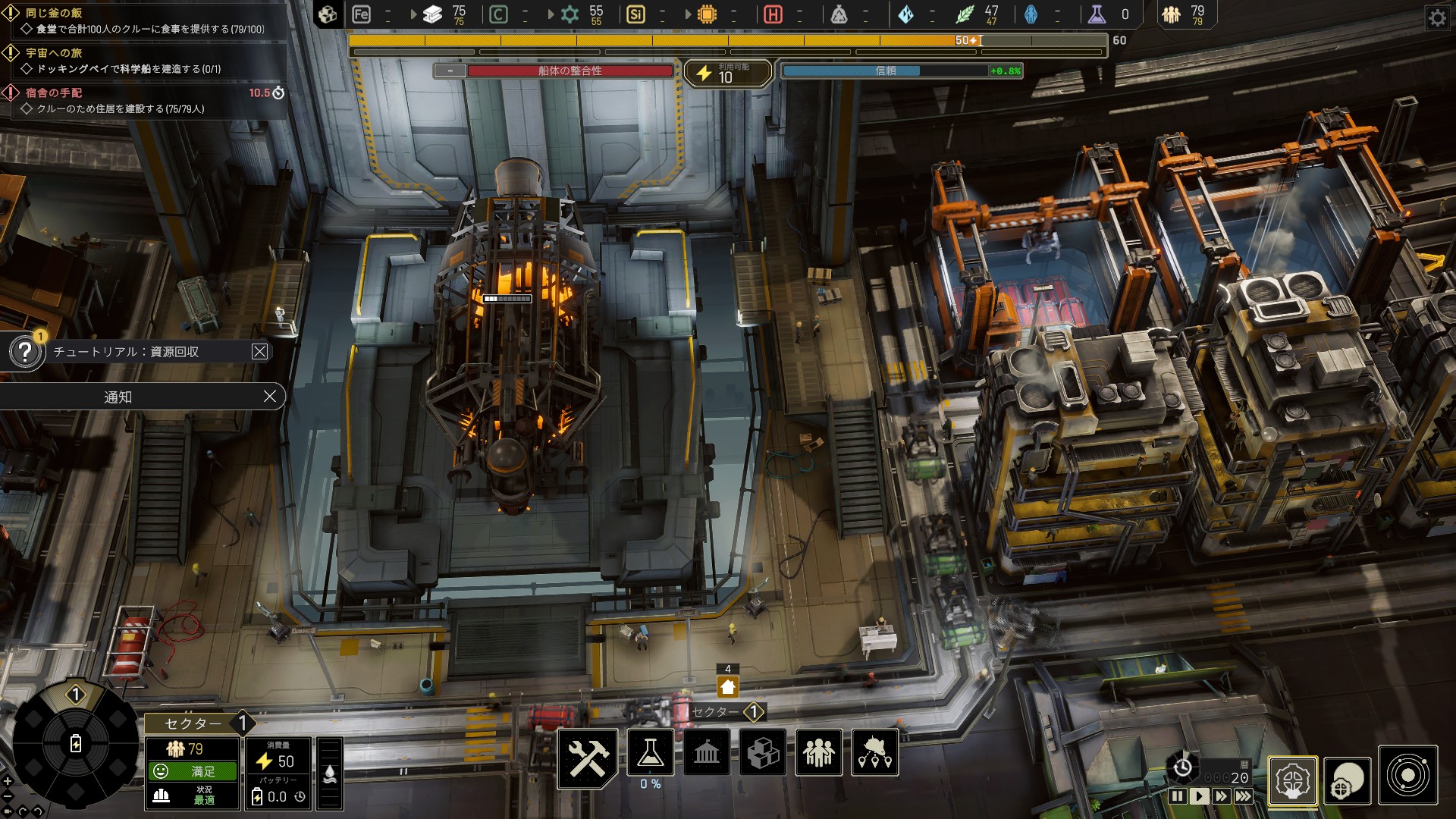Open the policies building icon menu
1456x819 pixels.
point(707,753)
